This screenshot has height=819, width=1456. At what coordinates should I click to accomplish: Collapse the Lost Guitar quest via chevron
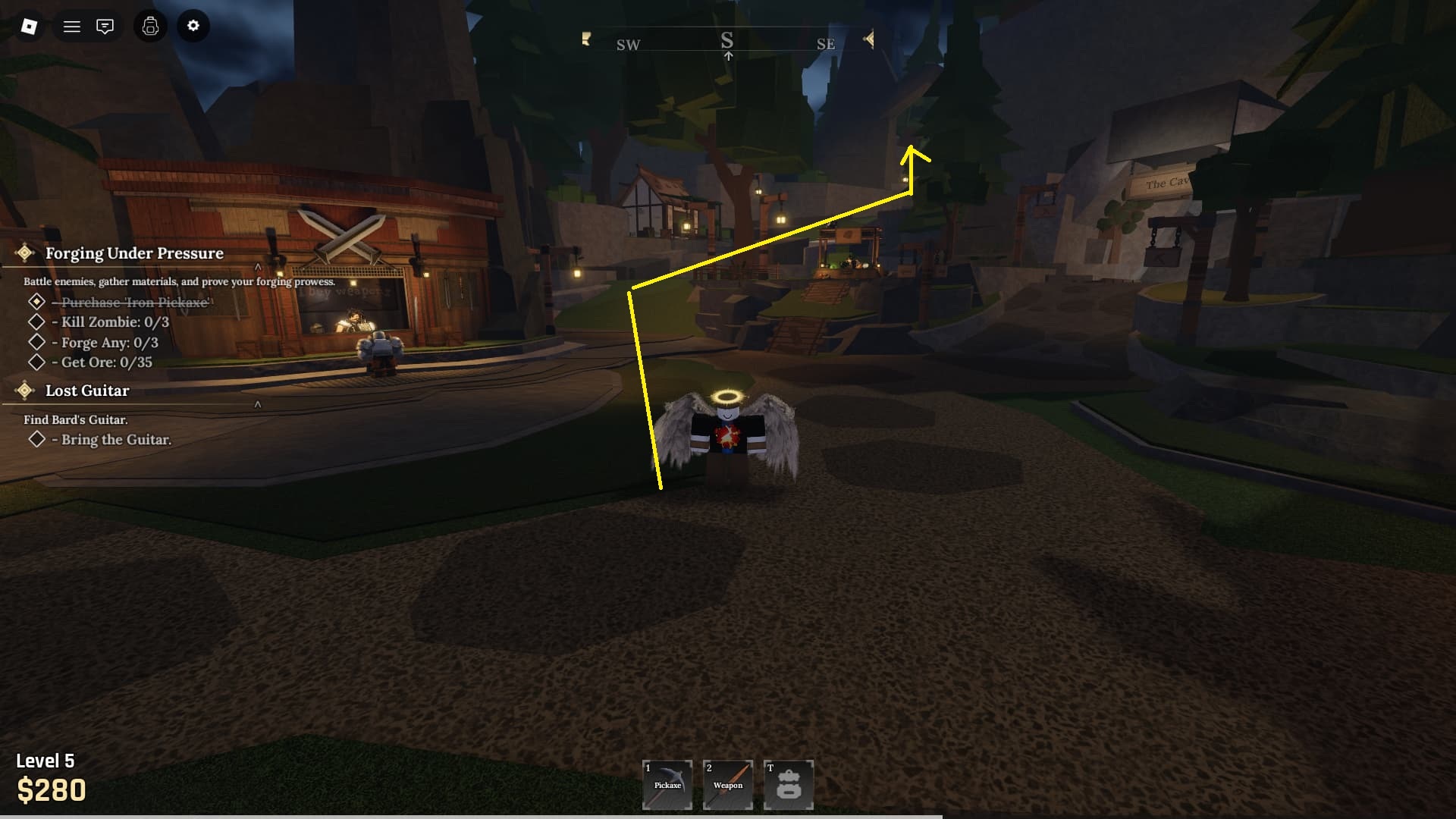tap(259, 406)
